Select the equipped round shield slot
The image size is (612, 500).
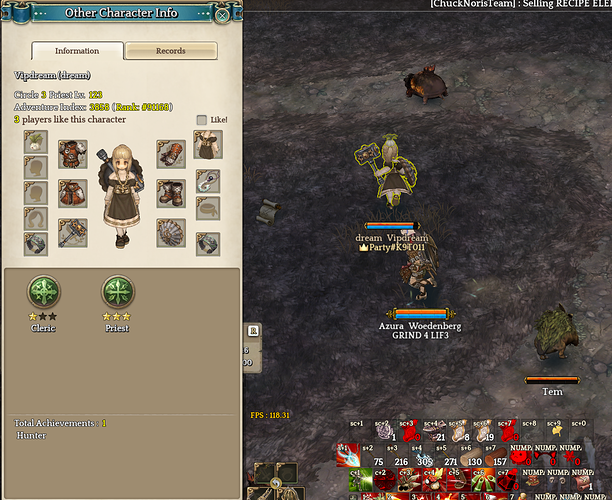click(170, 233)
